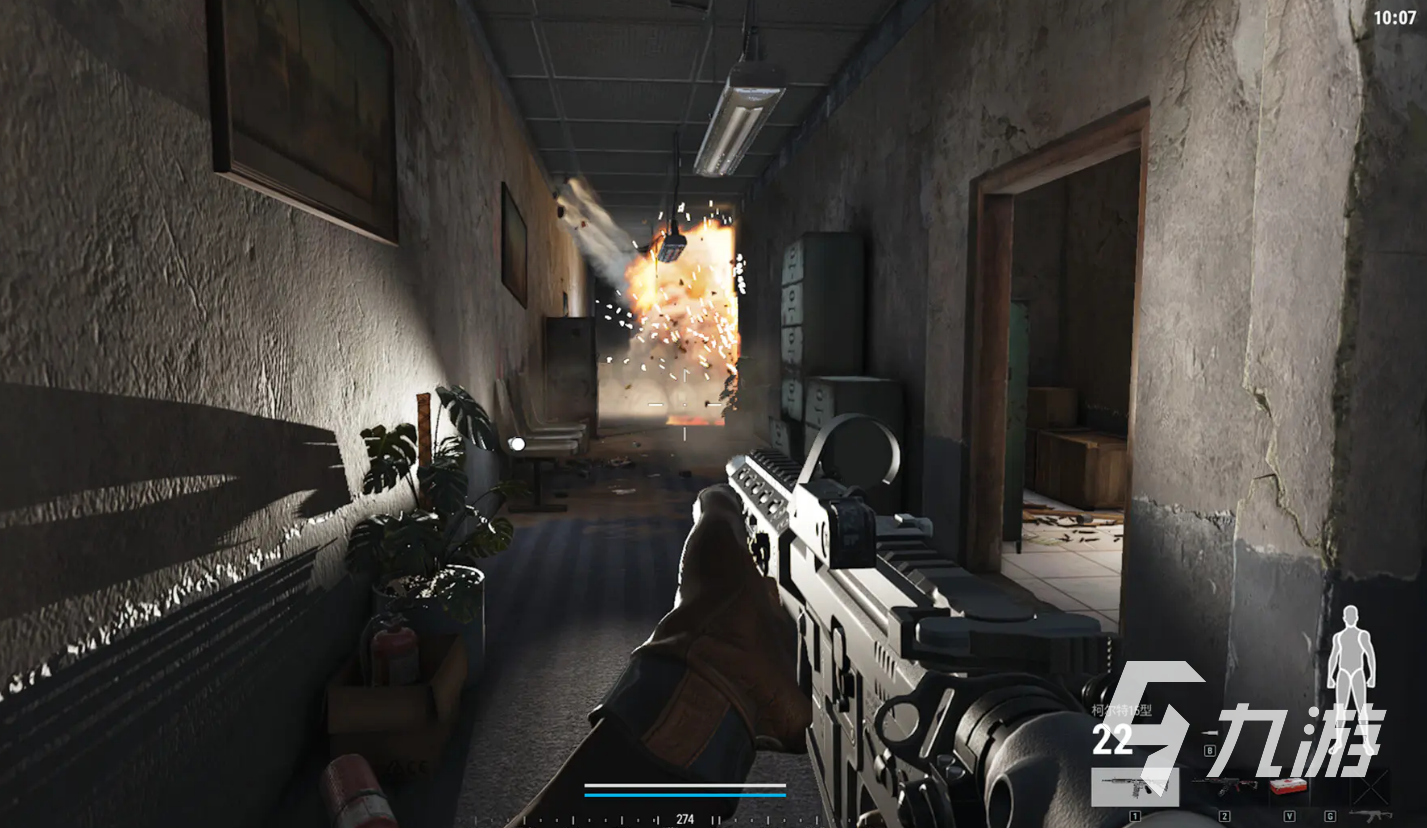Select the red medkit slot
The width and height of the screenshot is (1427, 828).
tap(1288, 787)
